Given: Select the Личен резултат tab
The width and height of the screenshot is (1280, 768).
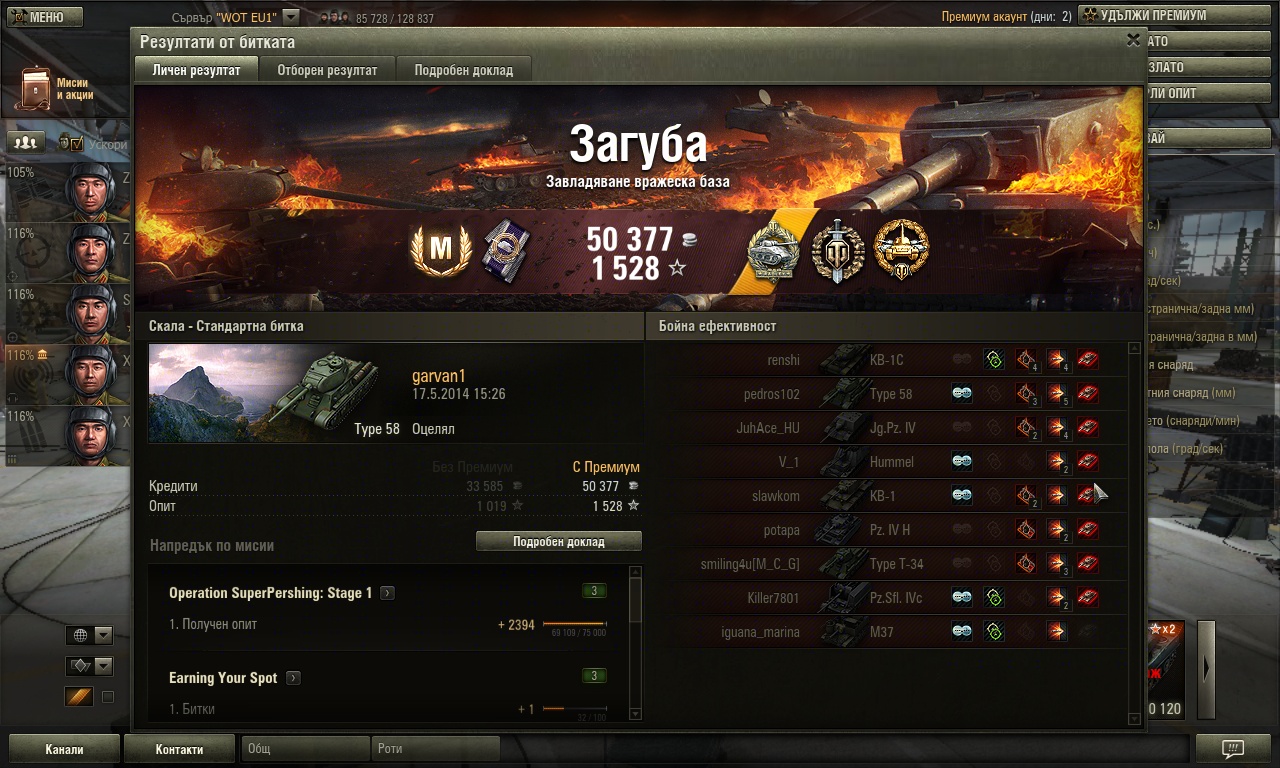Looking at the screenshot, I should point(196,70).
